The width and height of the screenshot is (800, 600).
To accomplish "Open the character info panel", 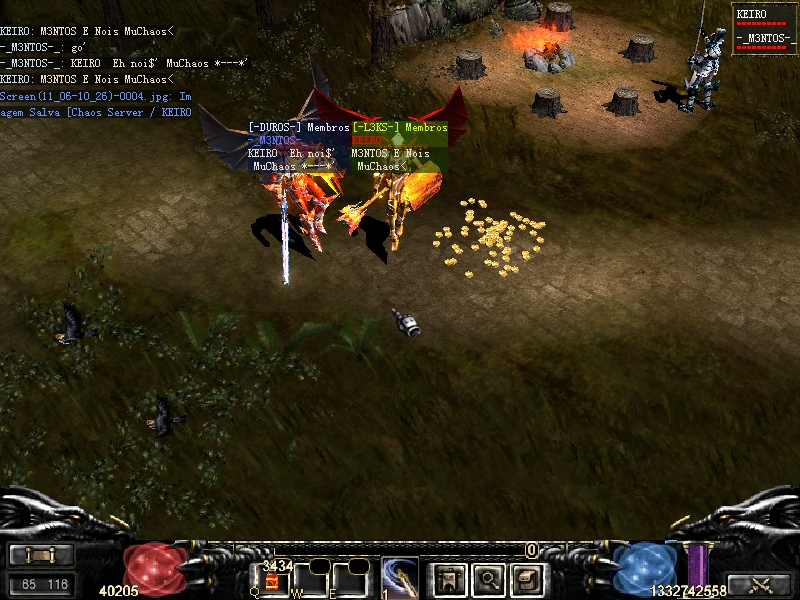I will point(449,578).
